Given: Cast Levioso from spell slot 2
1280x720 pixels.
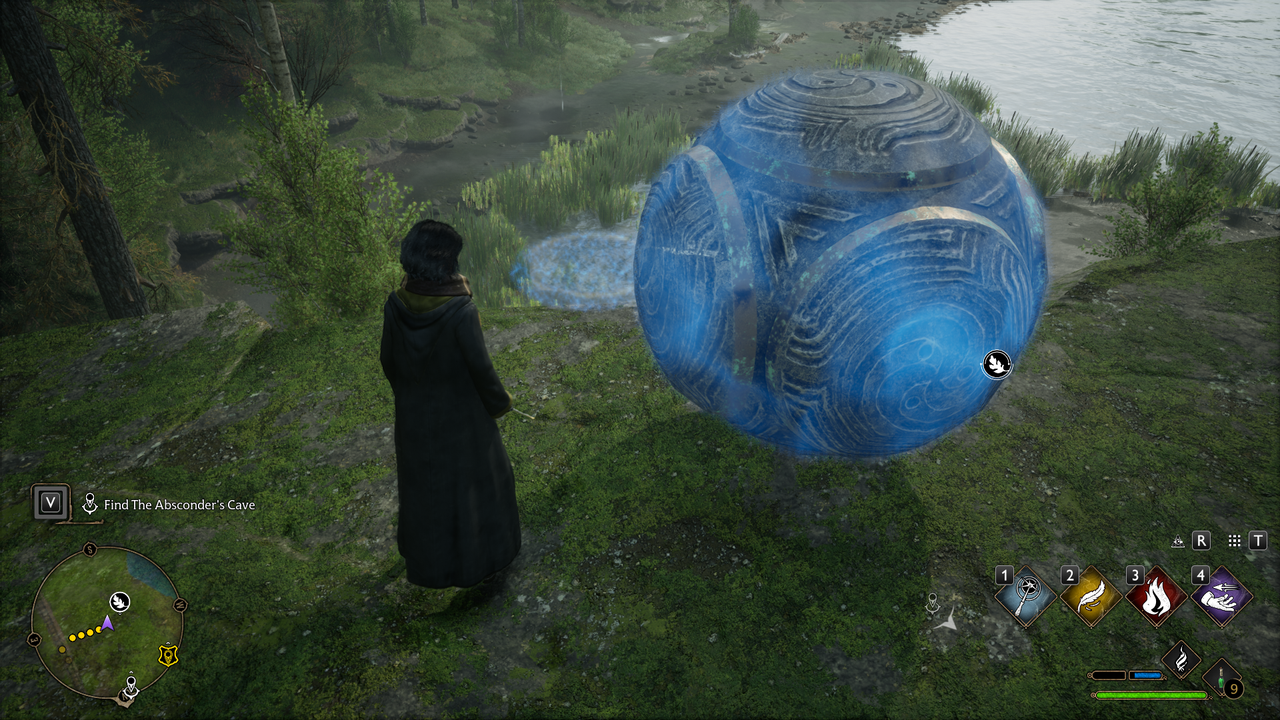Looking at the screenshot, I should (1089, 596).
